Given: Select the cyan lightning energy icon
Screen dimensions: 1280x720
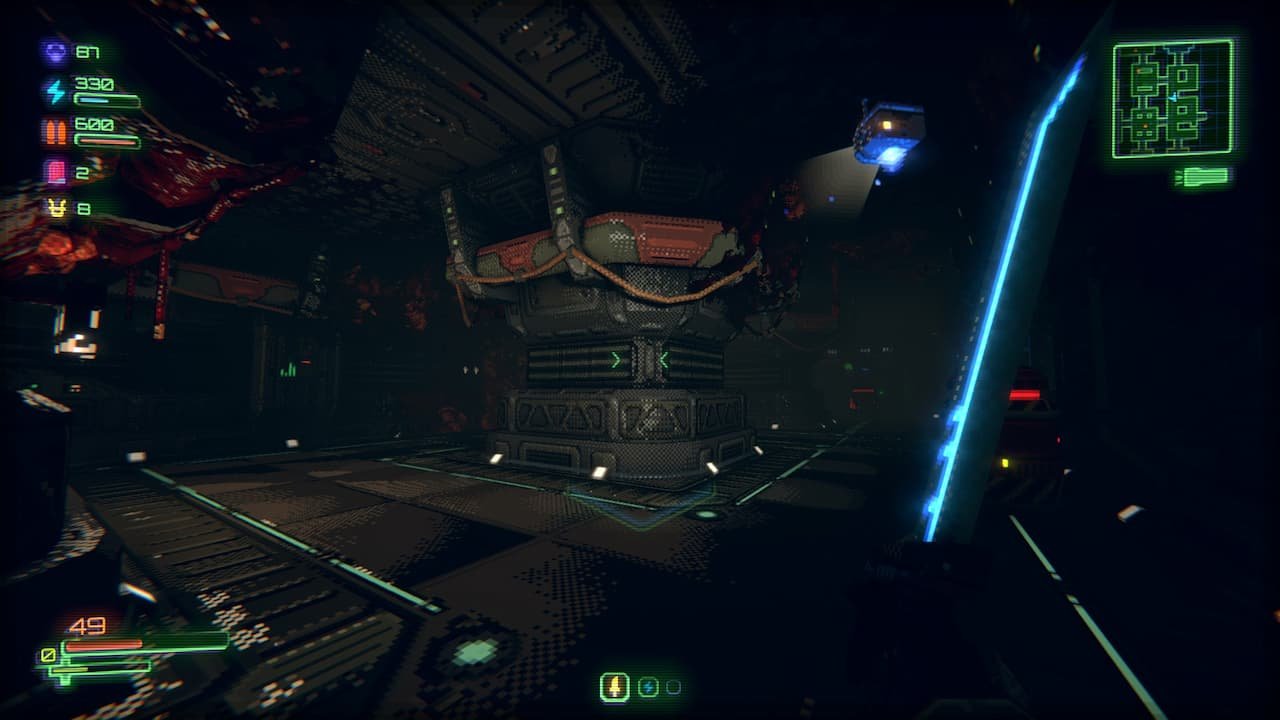Looking at the screenshot, I should point(54,91).
